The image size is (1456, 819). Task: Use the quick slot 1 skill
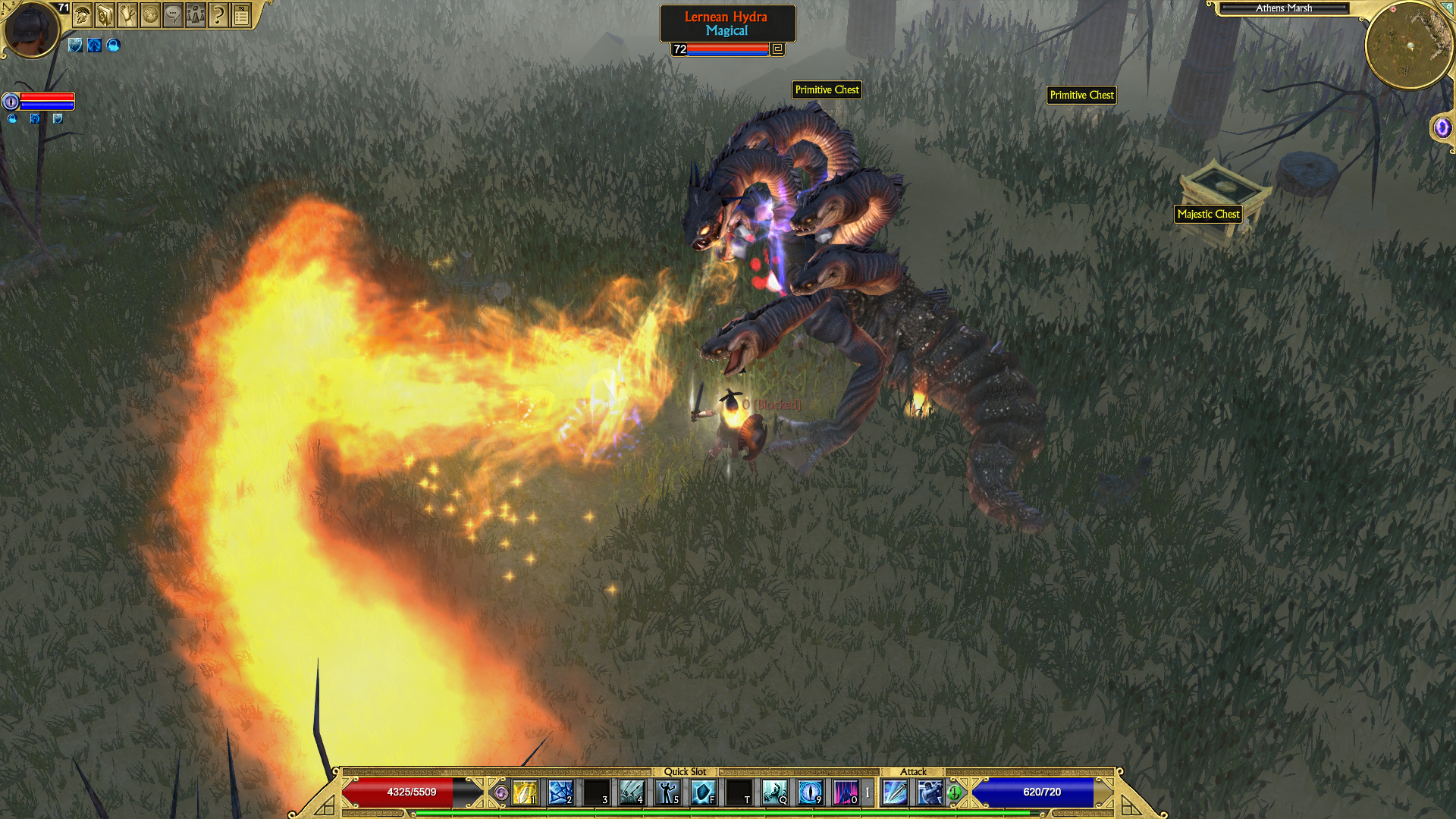525,792
